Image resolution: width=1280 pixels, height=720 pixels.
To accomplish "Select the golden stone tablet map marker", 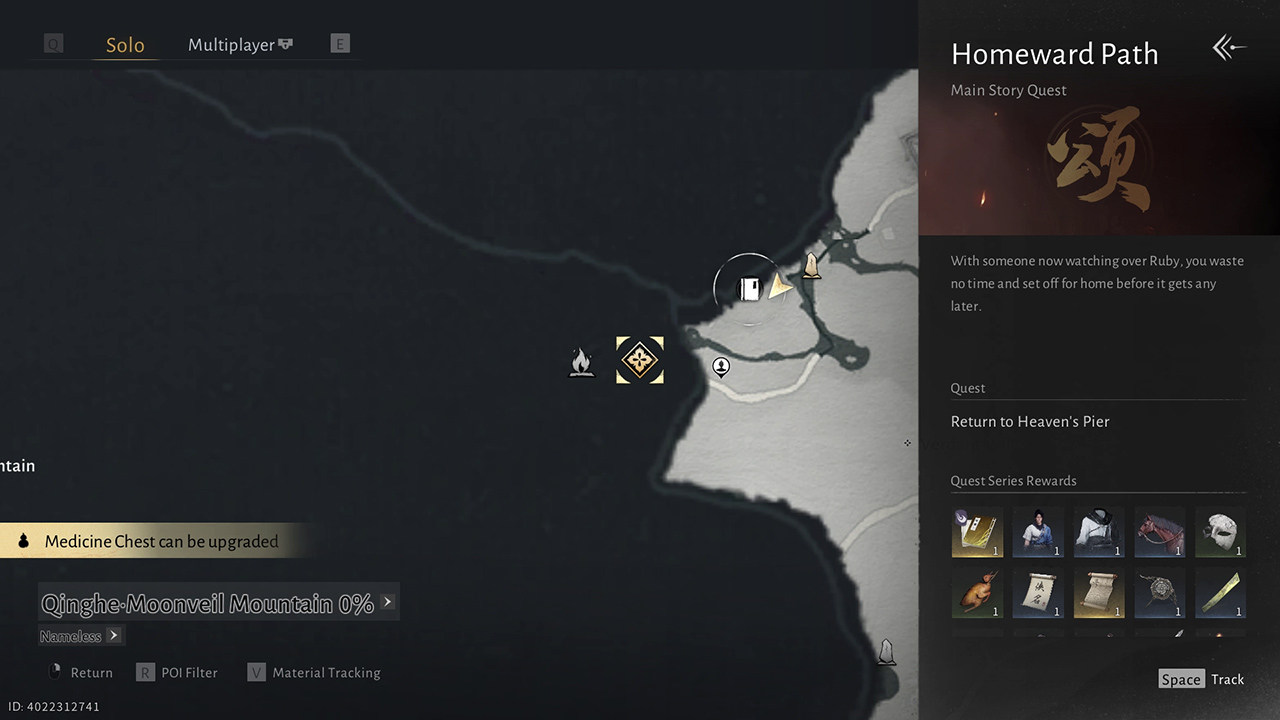I will [812, 266].
